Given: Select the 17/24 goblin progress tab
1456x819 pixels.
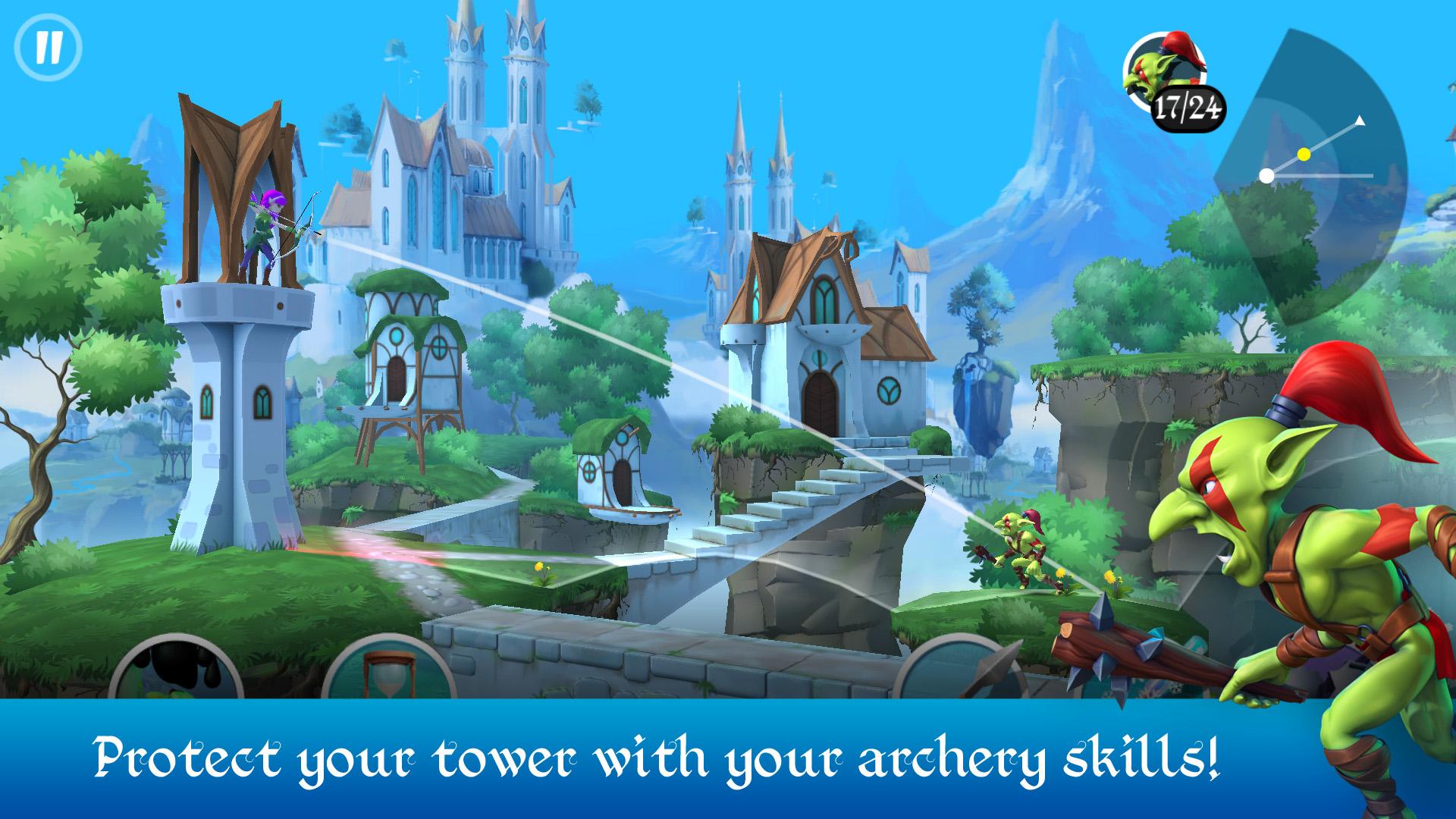Looking at the screenshot, I should click(x=1188, y=106).
